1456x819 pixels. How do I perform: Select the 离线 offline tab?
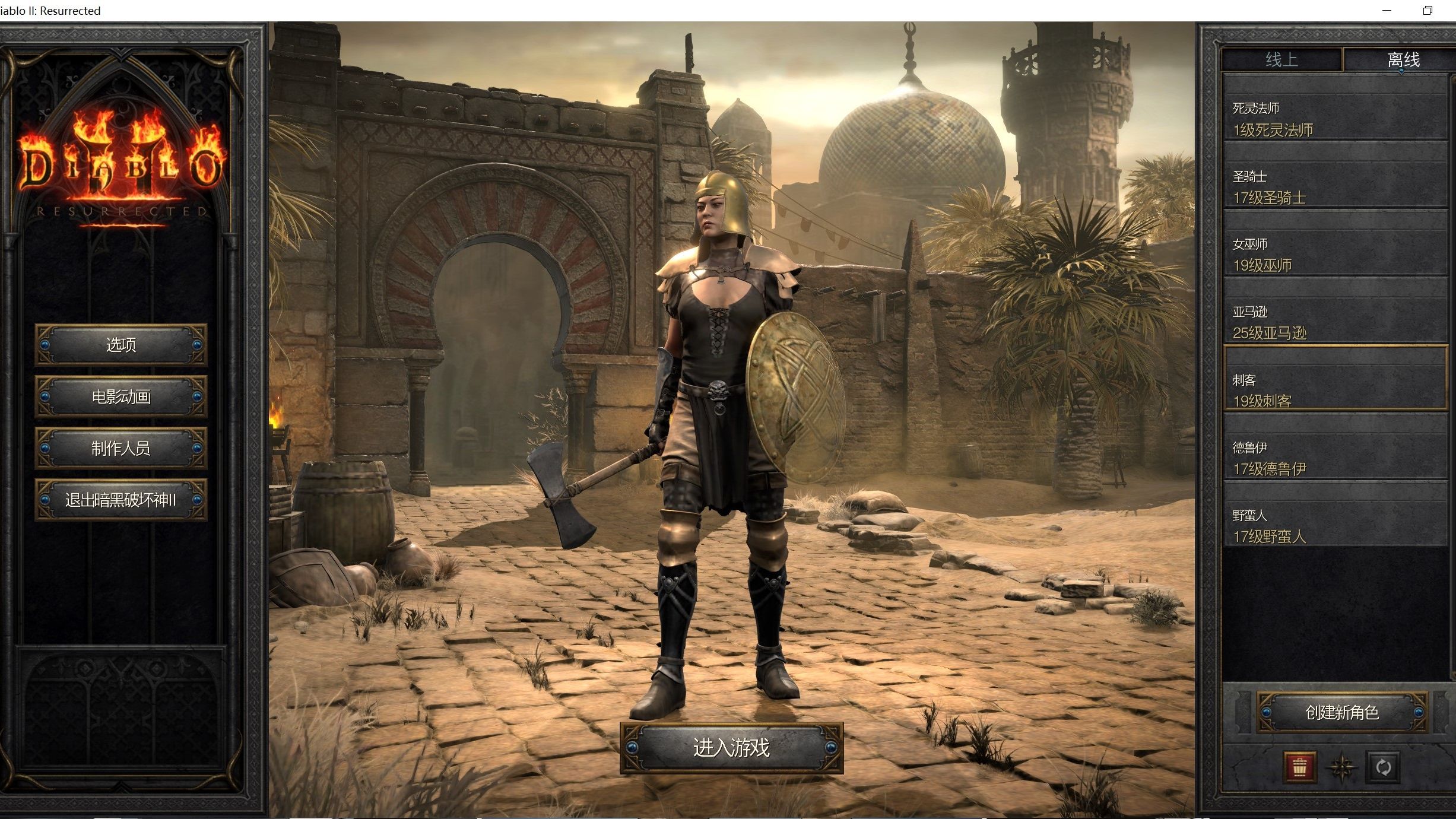tap(1403, 60)
